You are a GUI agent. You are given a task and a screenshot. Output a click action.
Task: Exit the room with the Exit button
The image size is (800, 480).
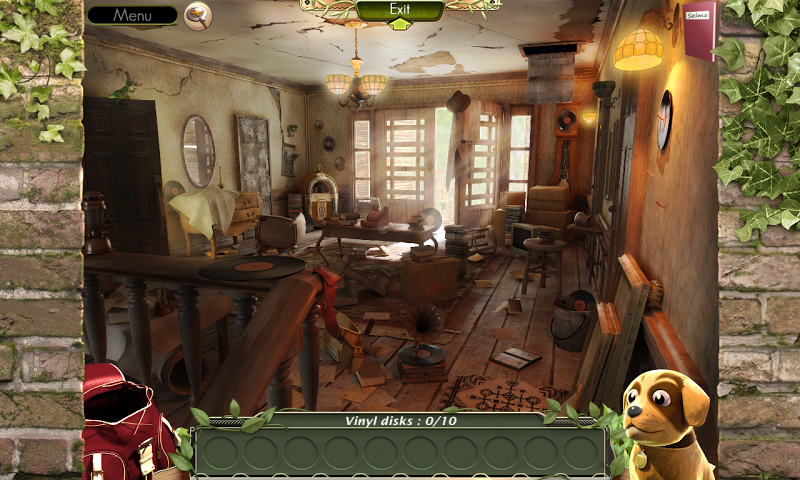pos(400,11)
